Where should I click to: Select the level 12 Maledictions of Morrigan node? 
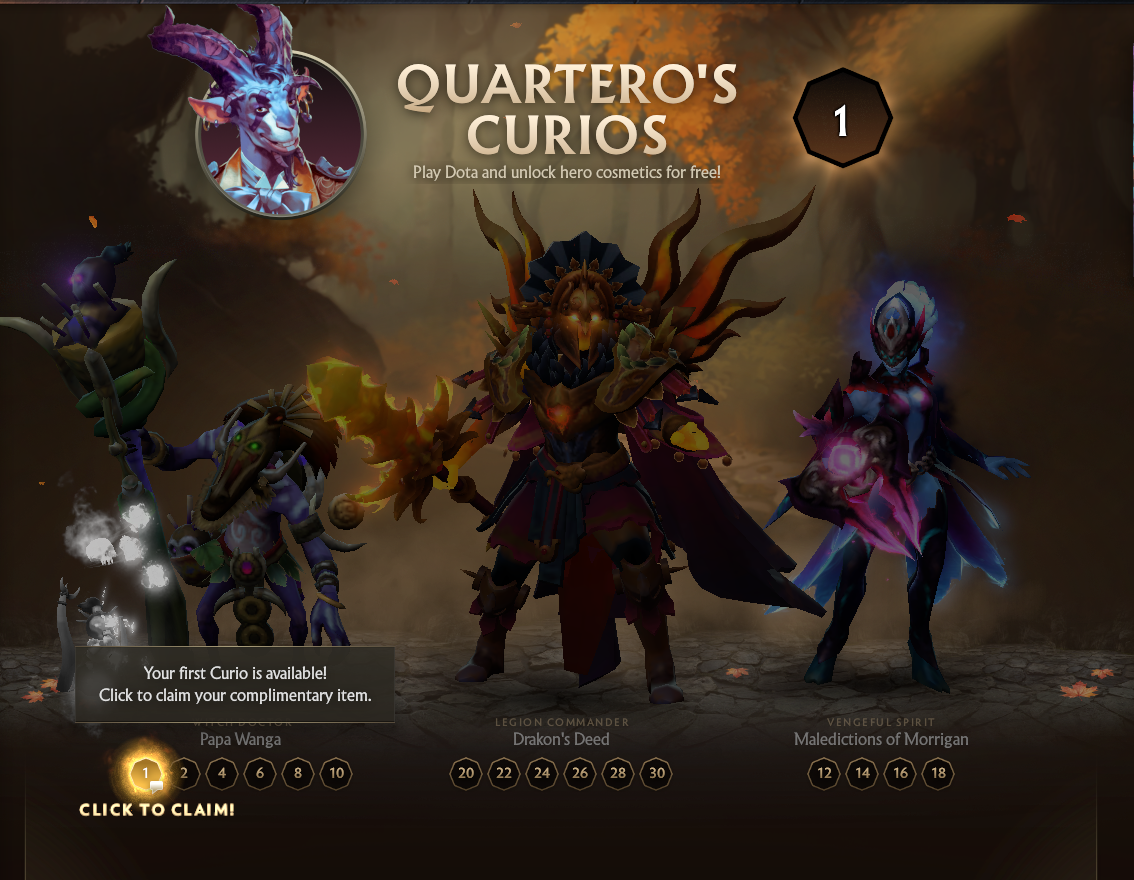[825, 773]
